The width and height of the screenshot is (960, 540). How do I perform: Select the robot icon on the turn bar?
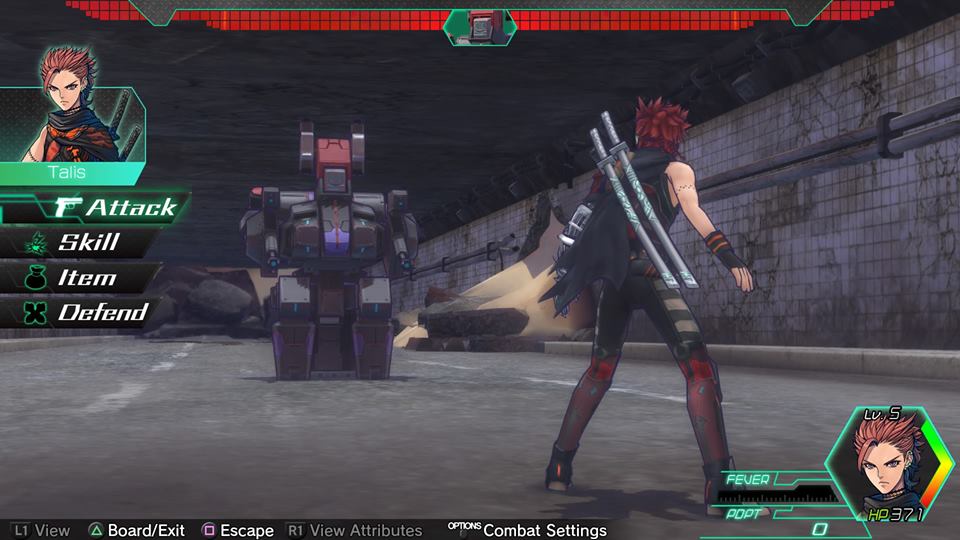click(479, 25)
